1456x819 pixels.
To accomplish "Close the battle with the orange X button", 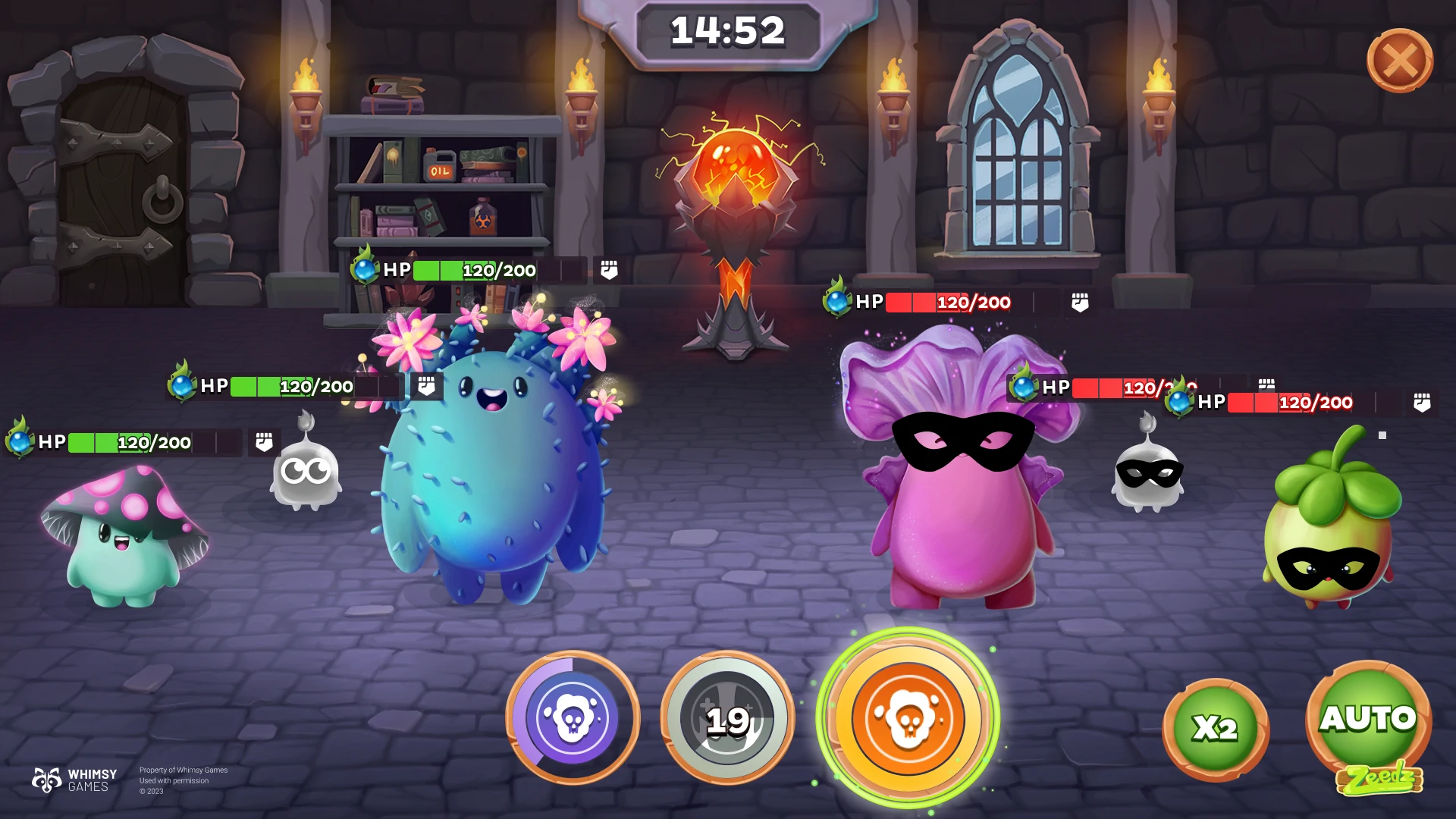I will click(1399, 61).
